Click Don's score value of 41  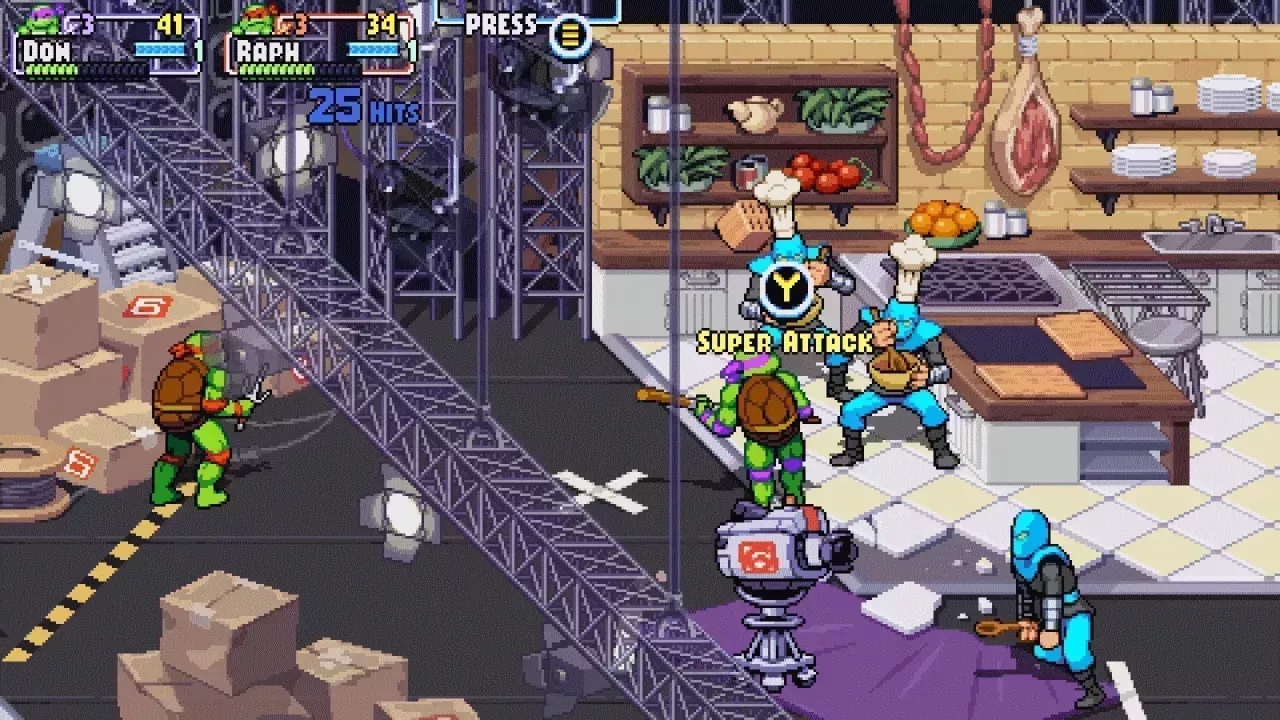pos(170,25)
